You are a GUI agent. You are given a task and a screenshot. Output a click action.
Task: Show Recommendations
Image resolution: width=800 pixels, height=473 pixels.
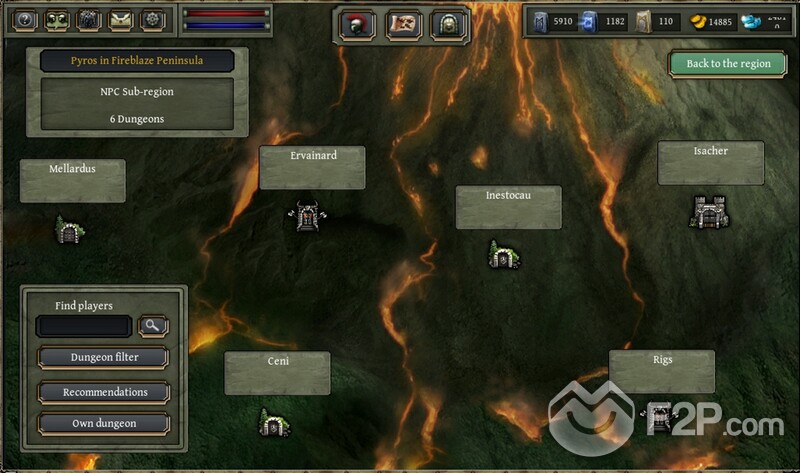tap(104, 392)
